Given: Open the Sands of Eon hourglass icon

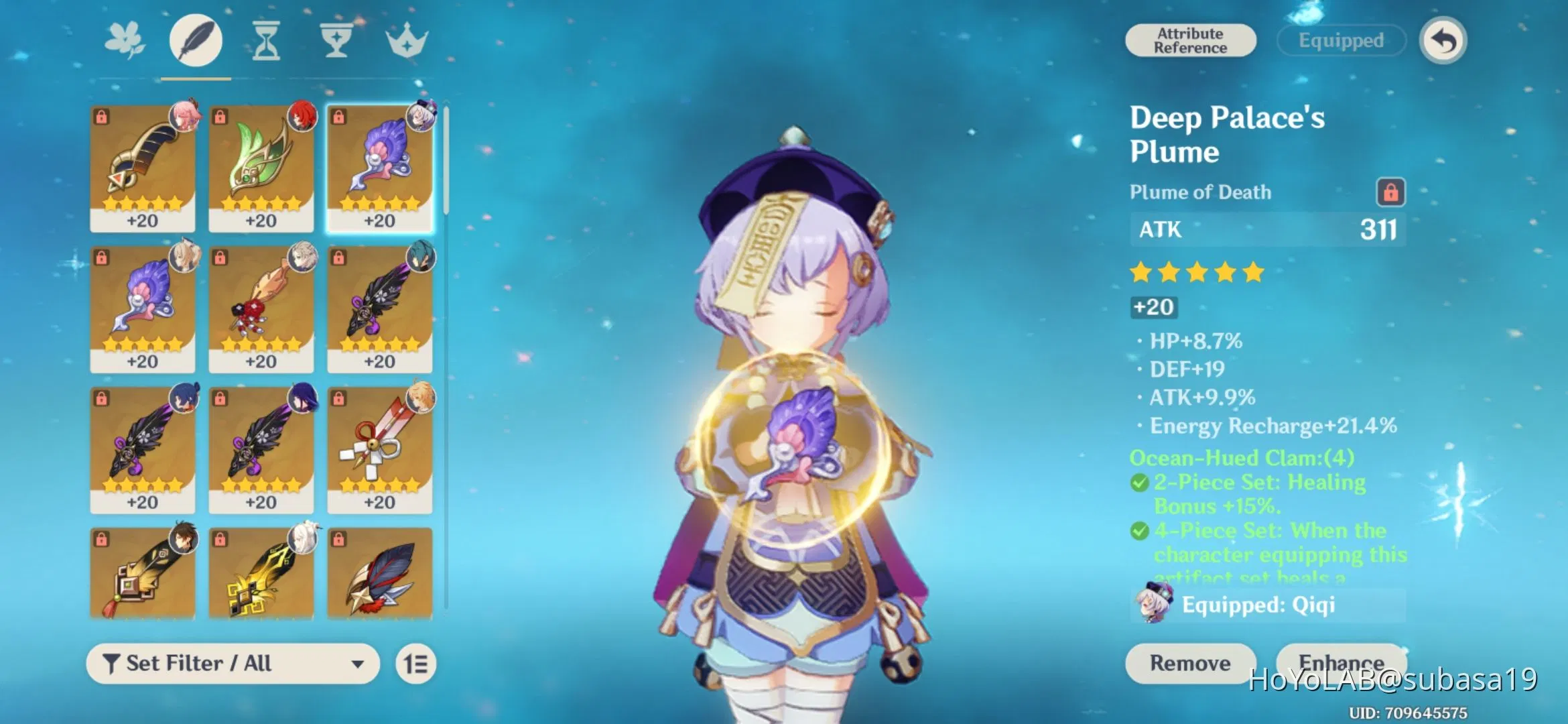Looking at the screenshot, I should (x=265, y=40).
